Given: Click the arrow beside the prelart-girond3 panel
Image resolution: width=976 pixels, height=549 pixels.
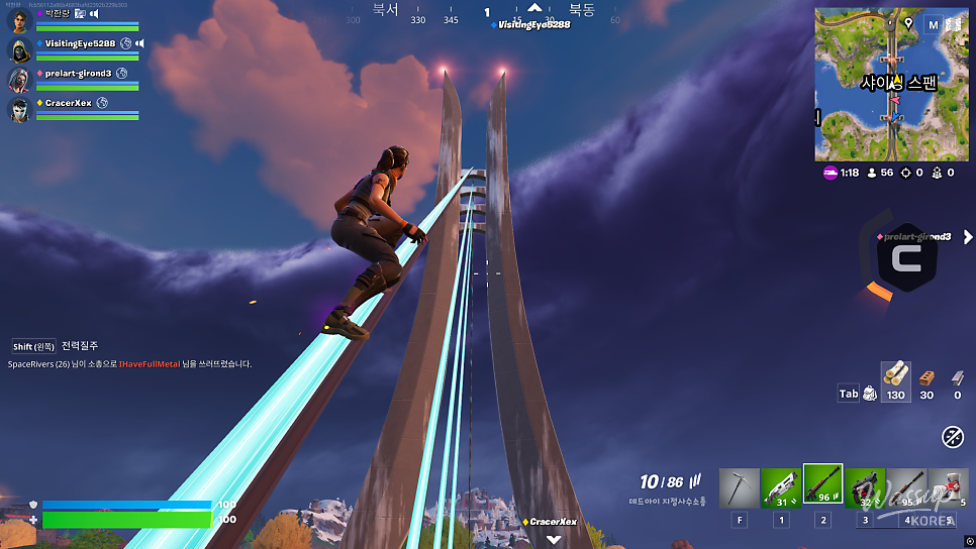Looking at the screenshot, I should pyautogui.click(x=967, y=237).
